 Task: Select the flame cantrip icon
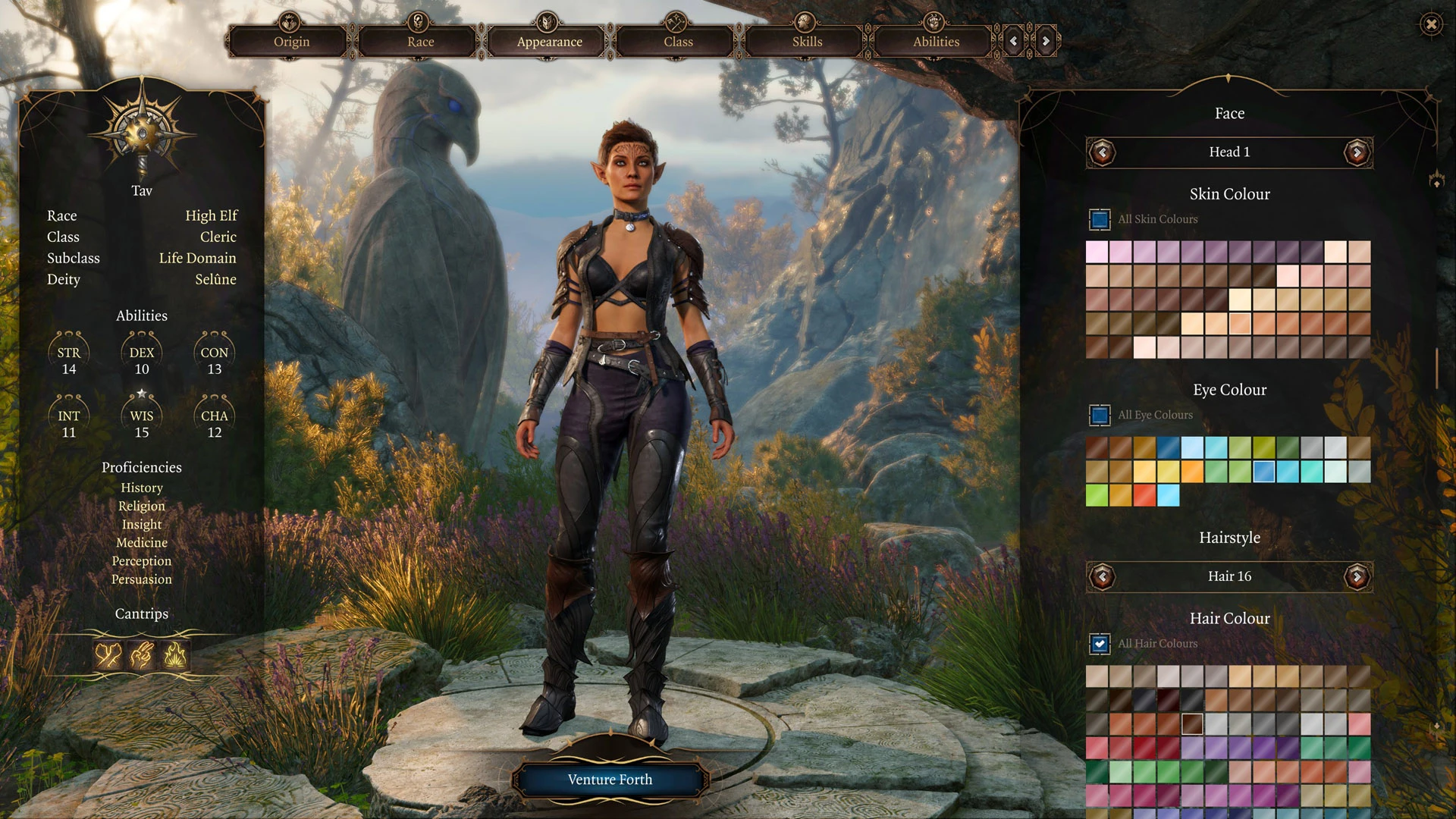[x=175, y=654]
